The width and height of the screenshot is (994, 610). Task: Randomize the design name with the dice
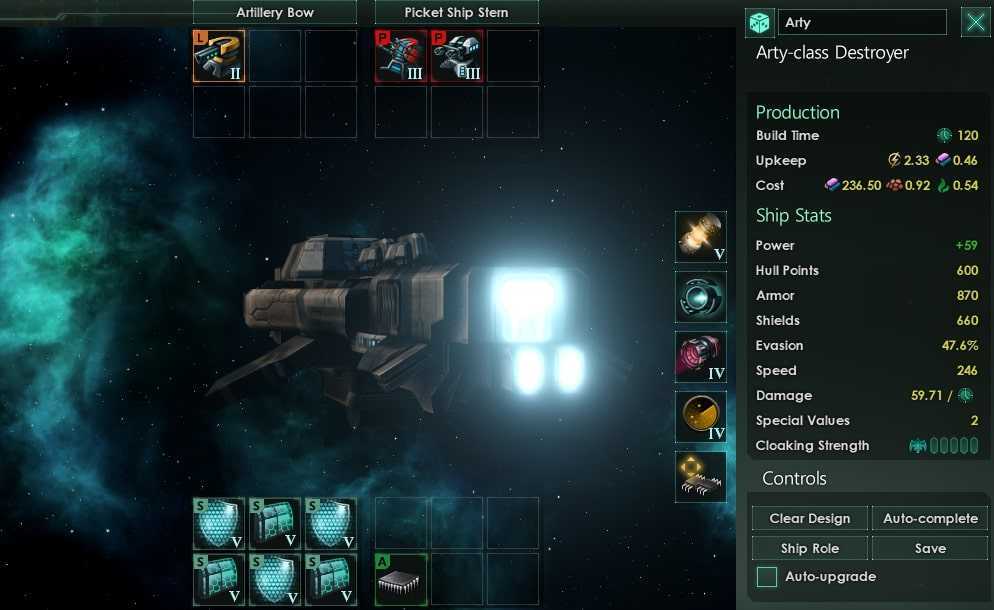(760, 23)
